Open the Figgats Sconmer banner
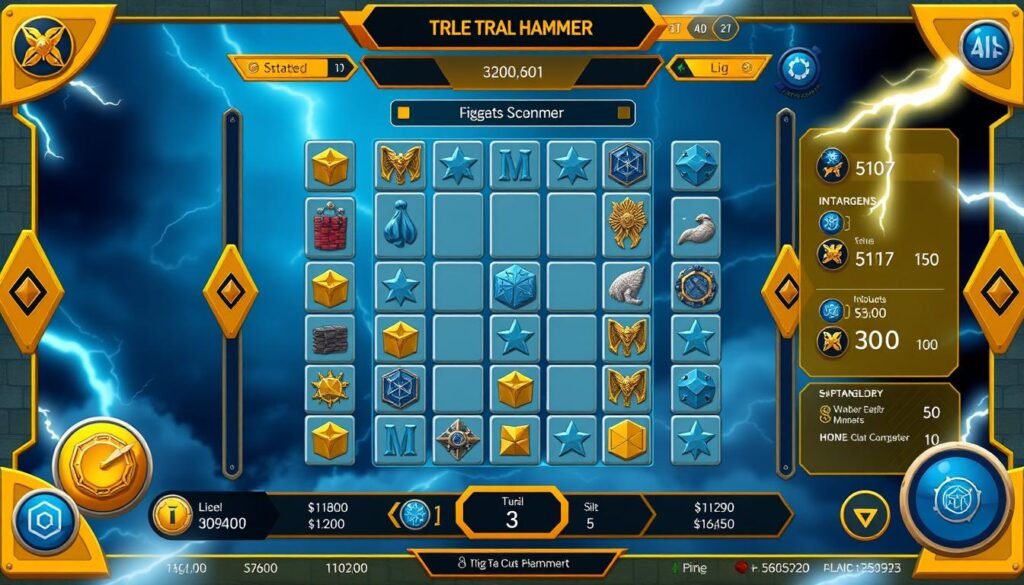 tap(515, 113)
